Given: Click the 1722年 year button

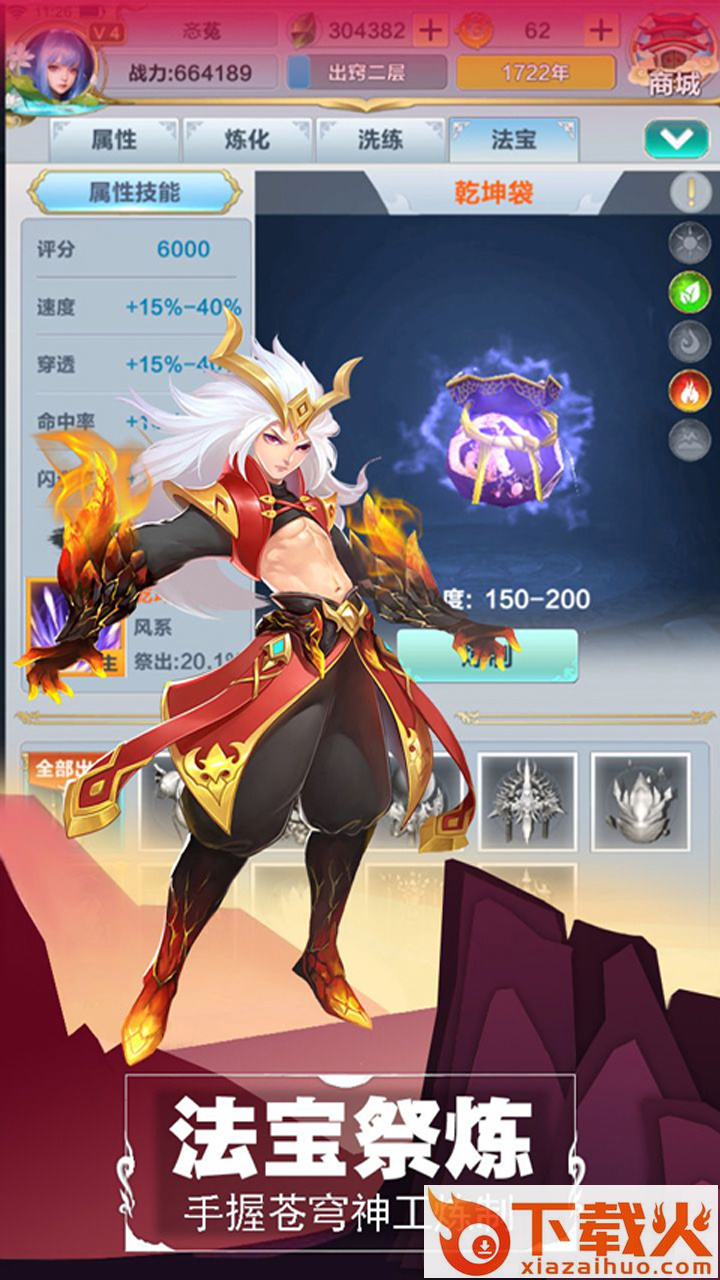Looking at the screenshot, I should click(536, 72).
